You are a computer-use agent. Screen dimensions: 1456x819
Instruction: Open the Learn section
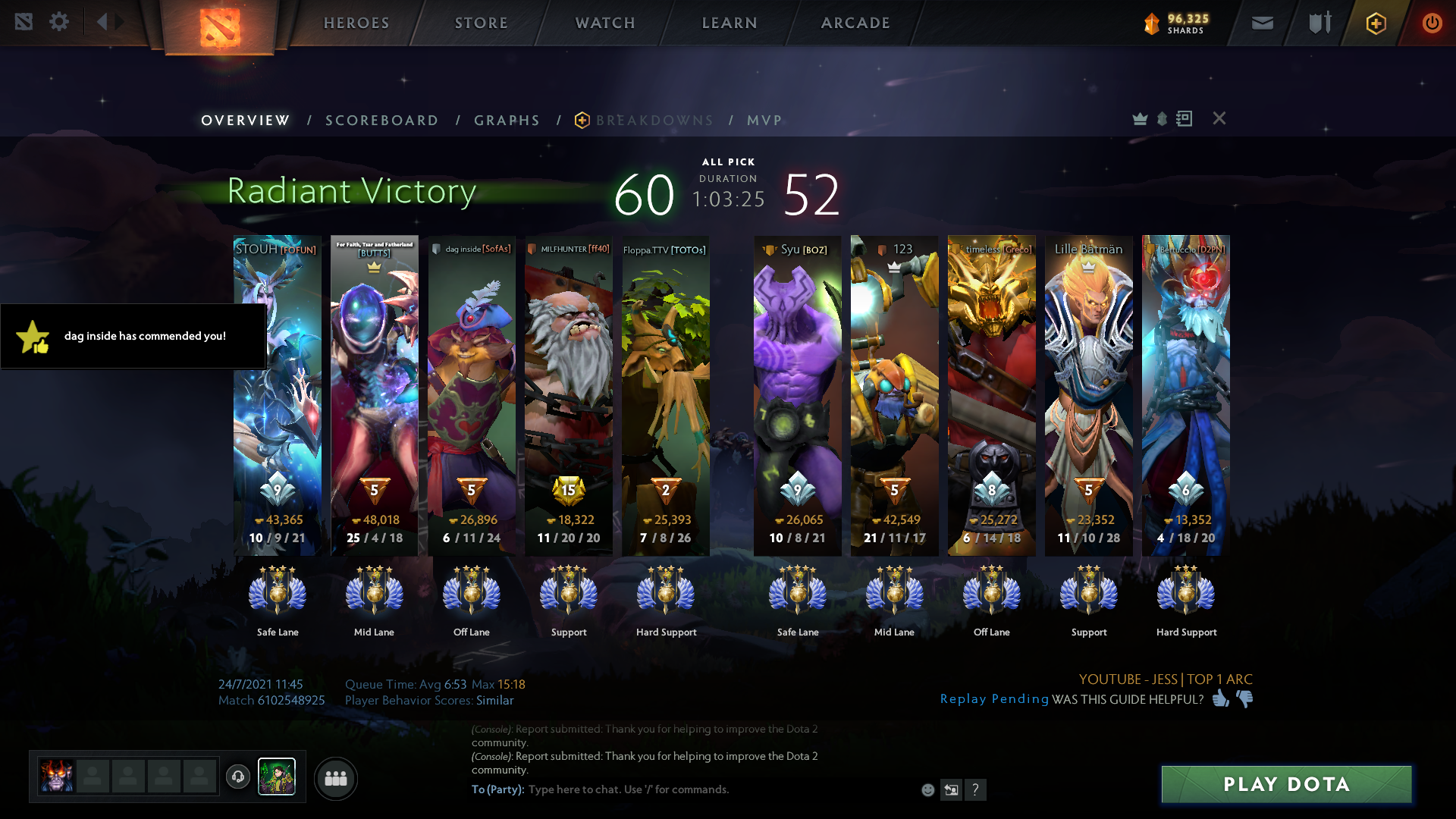pyautogui.click(x=730, y=23)
